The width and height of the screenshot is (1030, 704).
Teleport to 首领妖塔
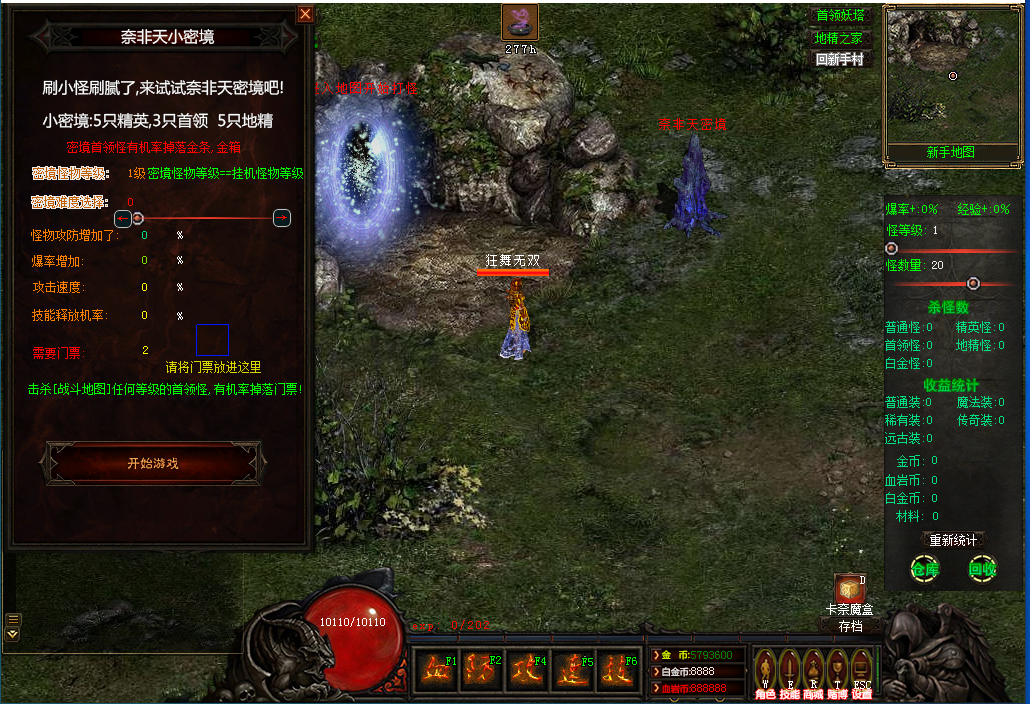(841, 16)
